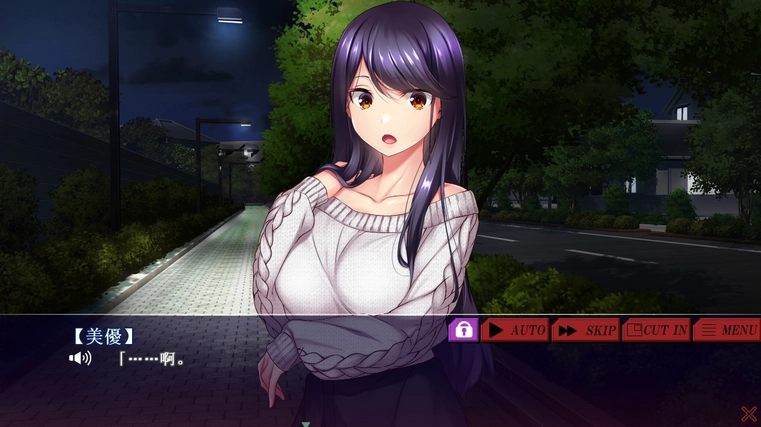
Task: Toggle the purple lock icon
Action: pyautogui.click(x=463, y=329)
